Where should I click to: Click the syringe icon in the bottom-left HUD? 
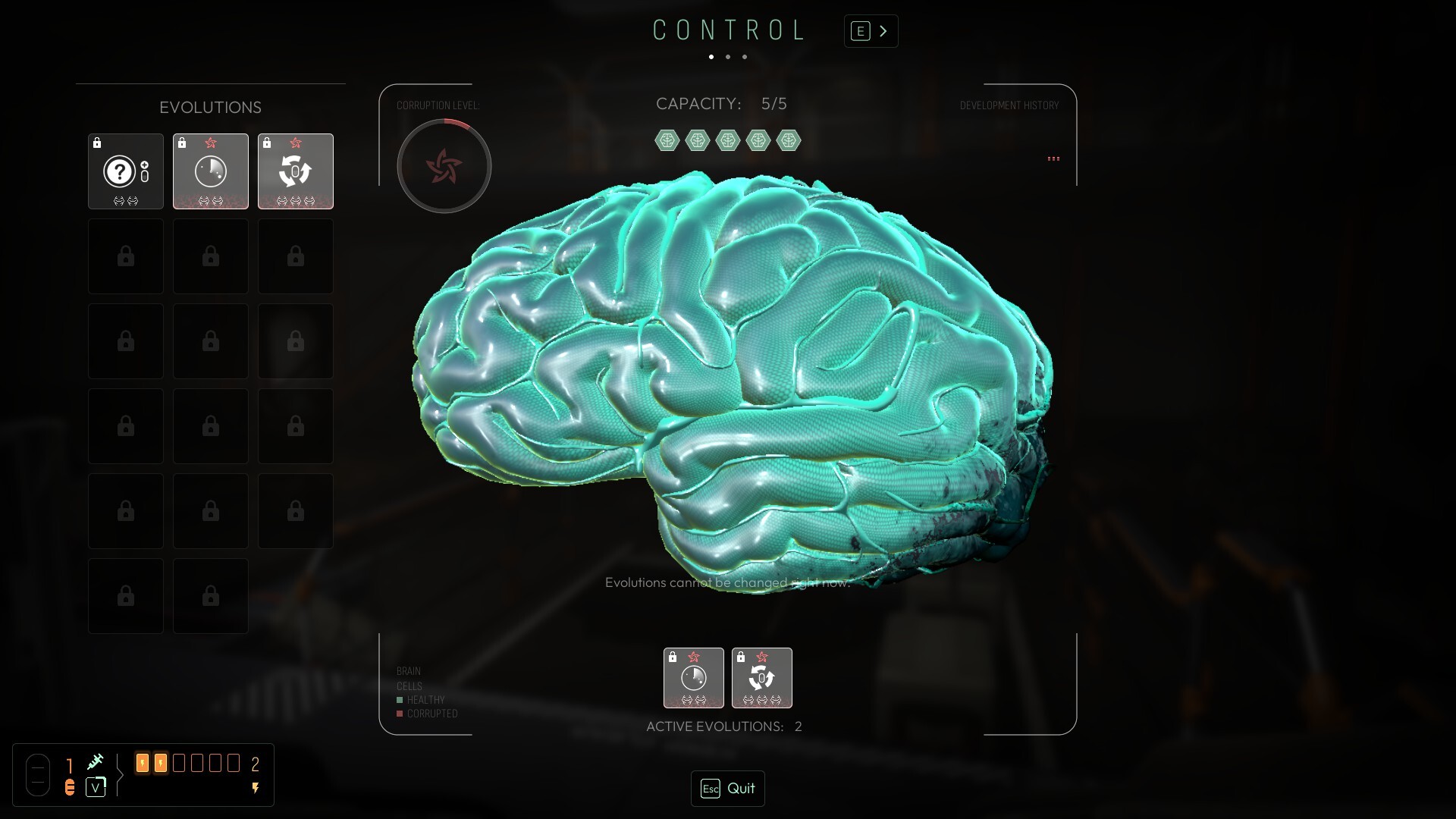[x=96, y=761]
